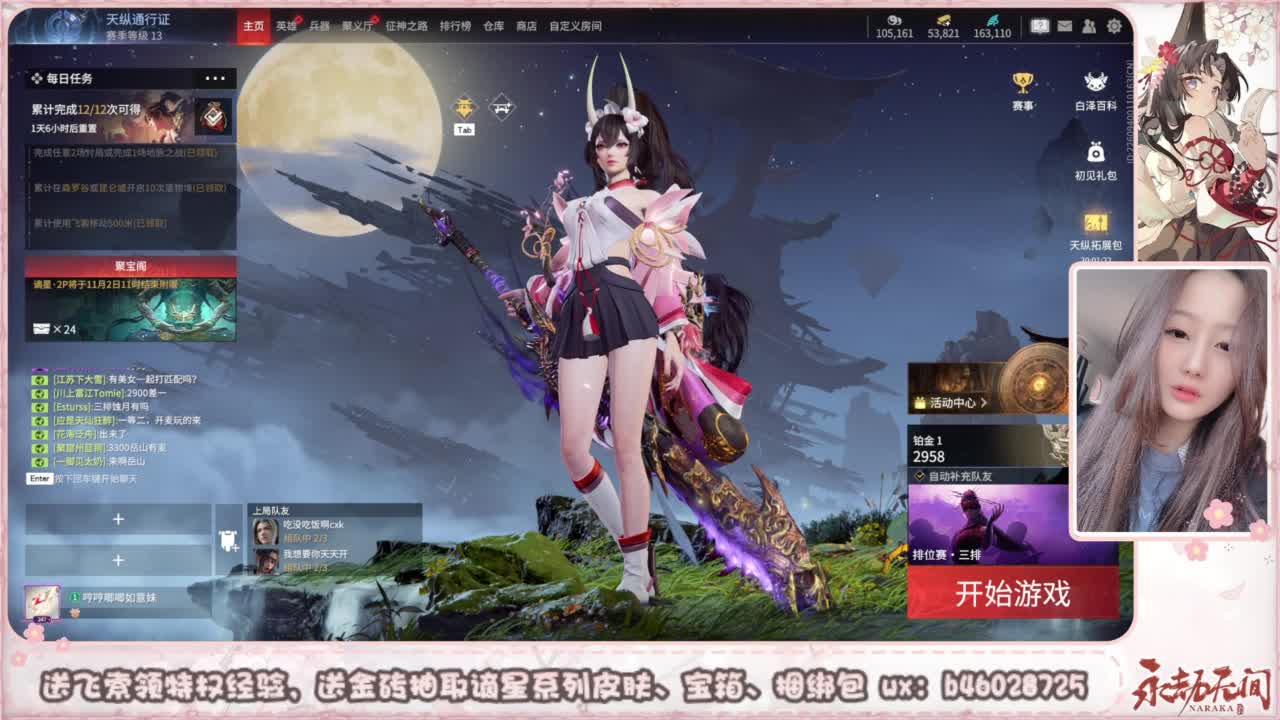Open the 每日任务 panel's more options menu

click(x=215, y=78)
